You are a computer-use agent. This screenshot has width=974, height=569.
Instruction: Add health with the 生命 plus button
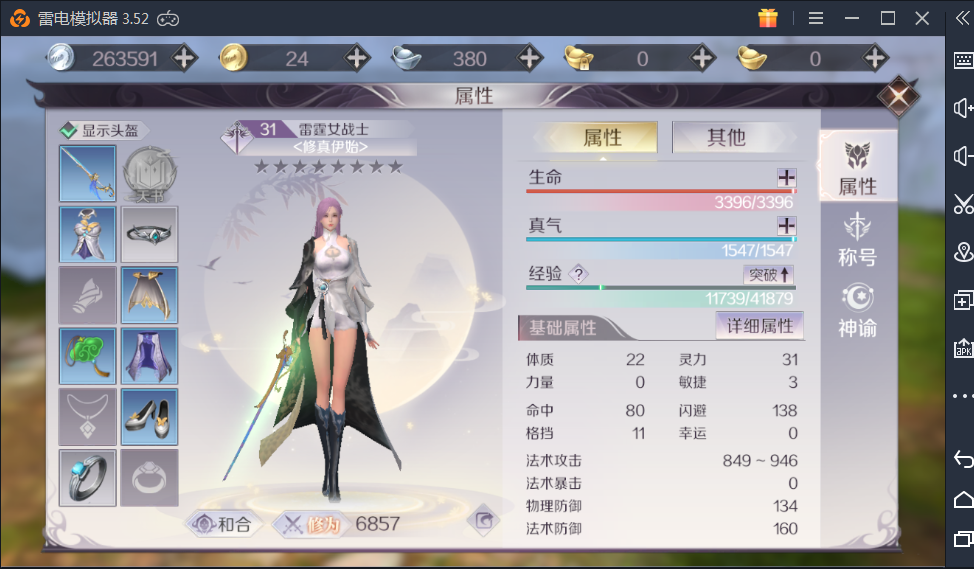pyautogui.click(x=786, y=177)
